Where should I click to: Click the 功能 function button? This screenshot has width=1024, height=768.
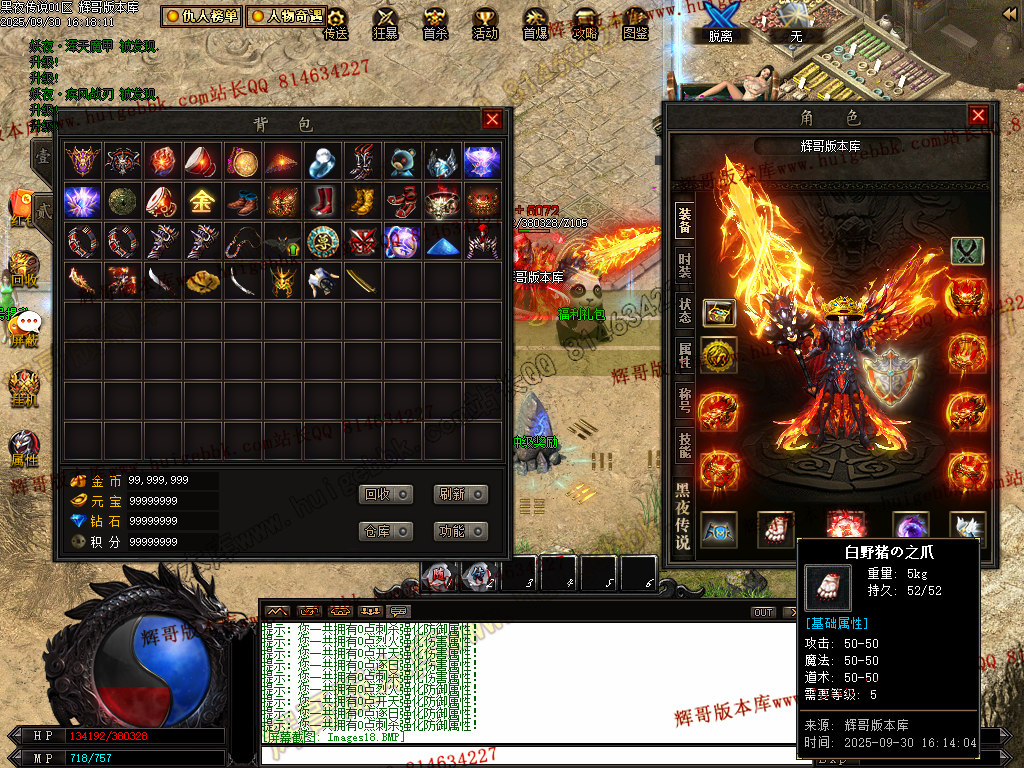[x=460, y=531]
